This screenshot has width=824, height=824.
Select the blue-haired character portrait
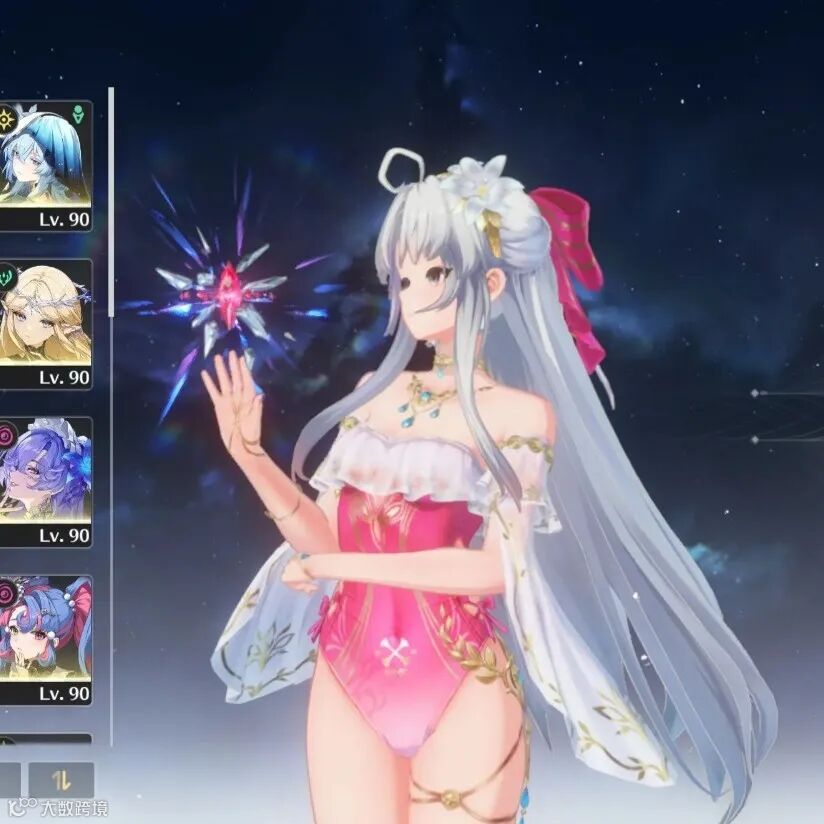pyautogui.click(x=45, y=155)
